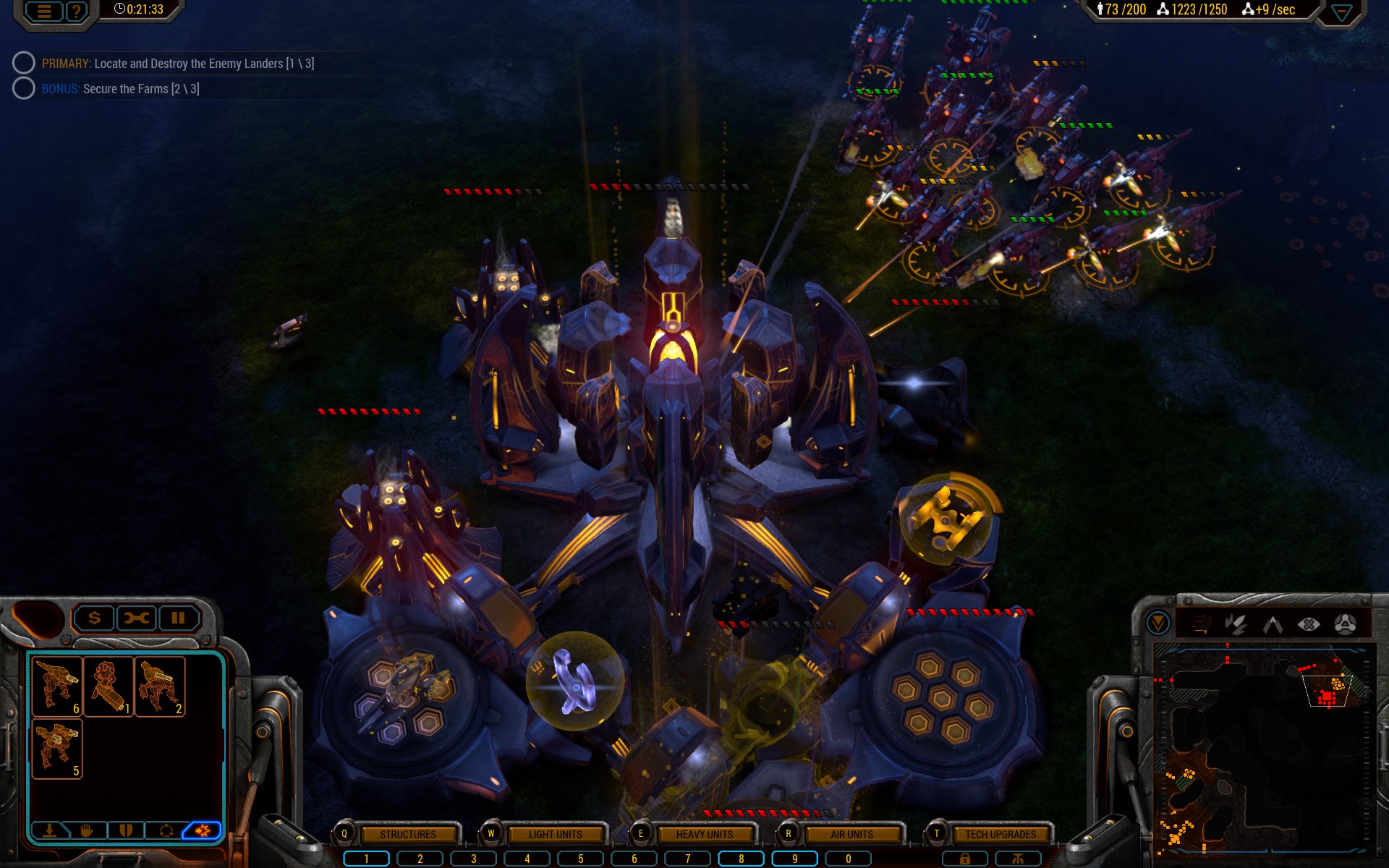Image resolution: width=1389 pixels, height=868 pixels.
Task: Select the mech portrait with count 5
Action: click(x=57, y=748)
